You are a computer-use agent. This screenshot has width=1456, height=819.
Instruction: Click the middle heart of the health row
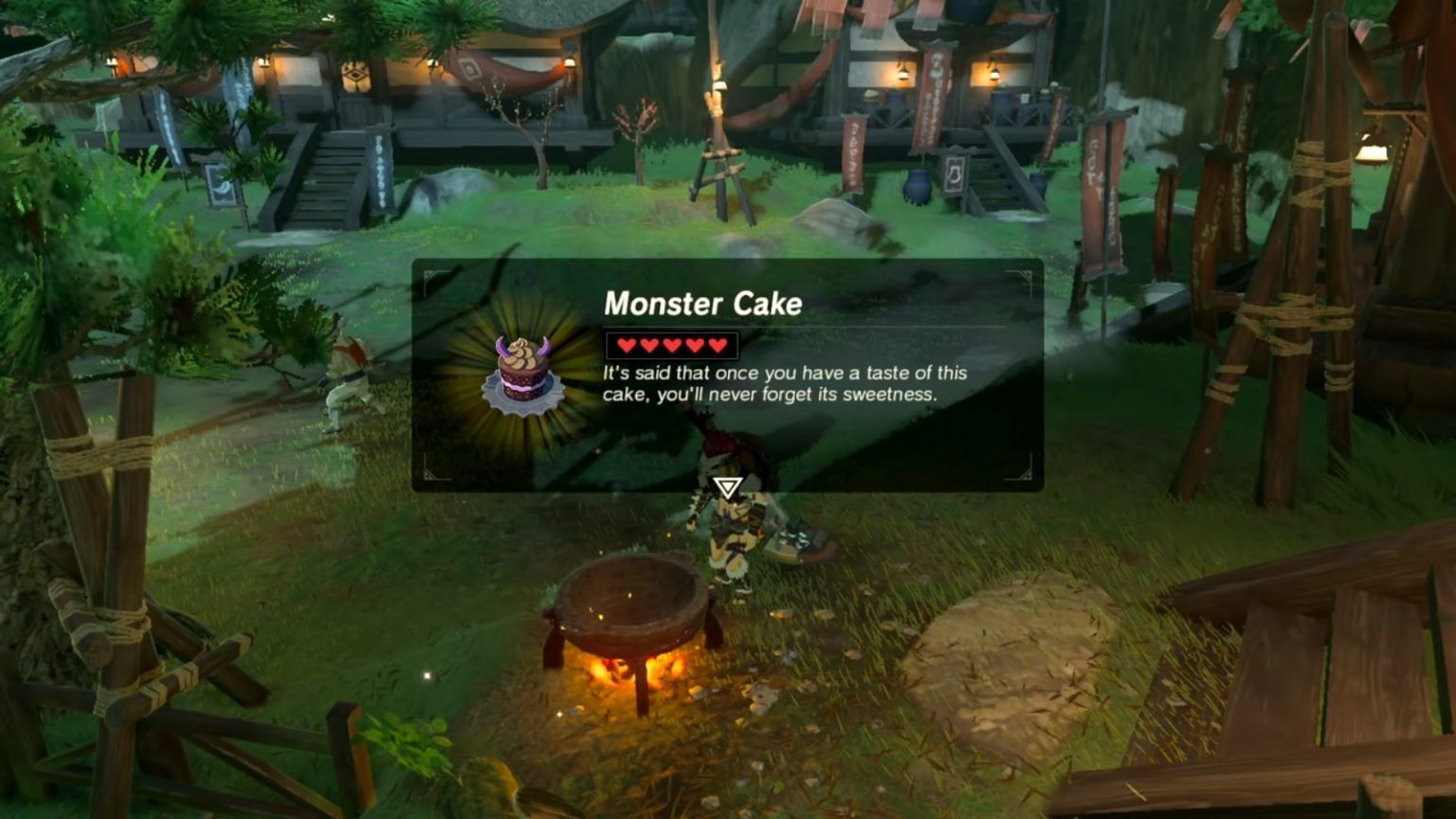669,343
